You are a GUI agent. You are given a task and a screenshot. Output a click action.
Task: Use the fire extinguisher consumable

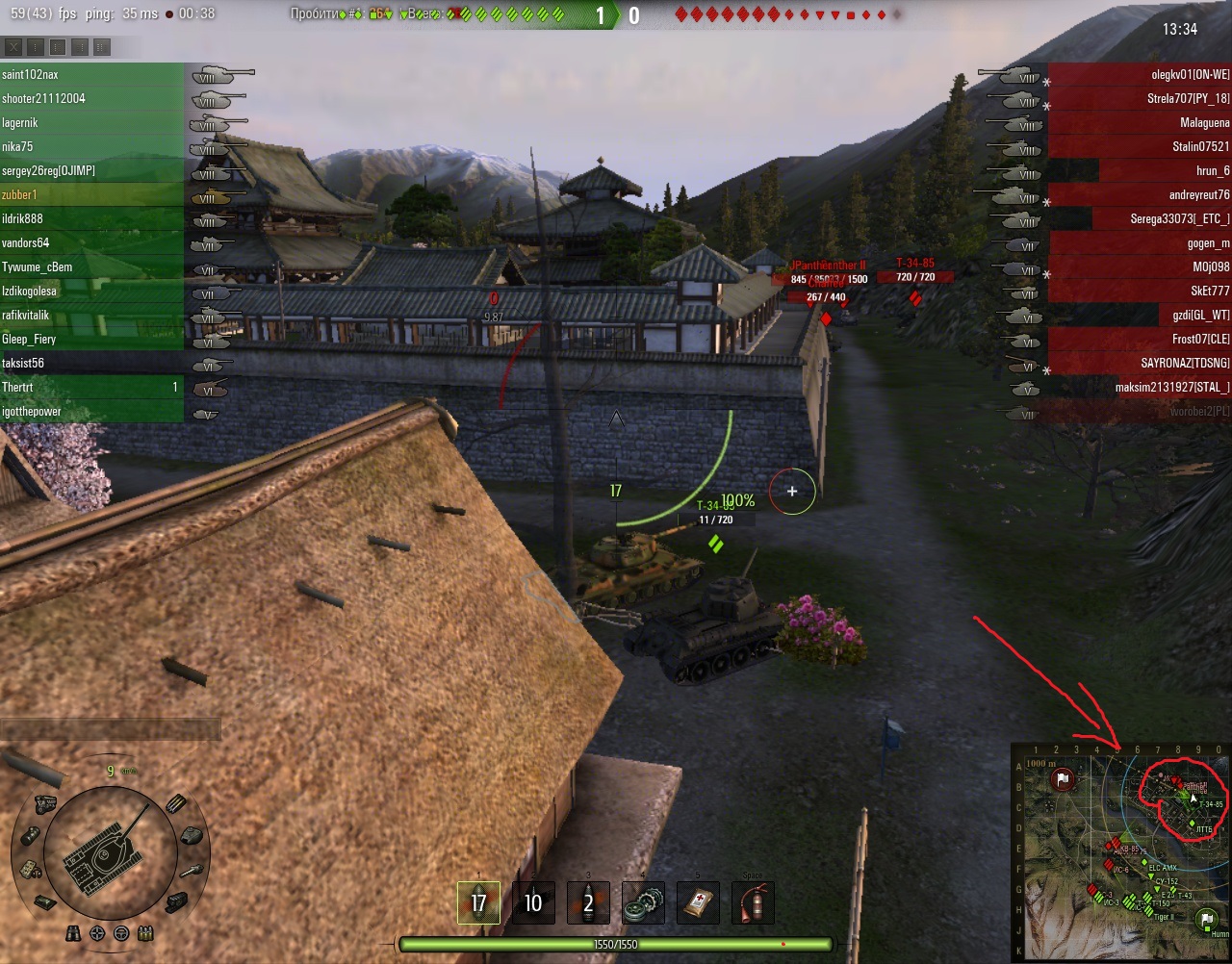(753, 902)
